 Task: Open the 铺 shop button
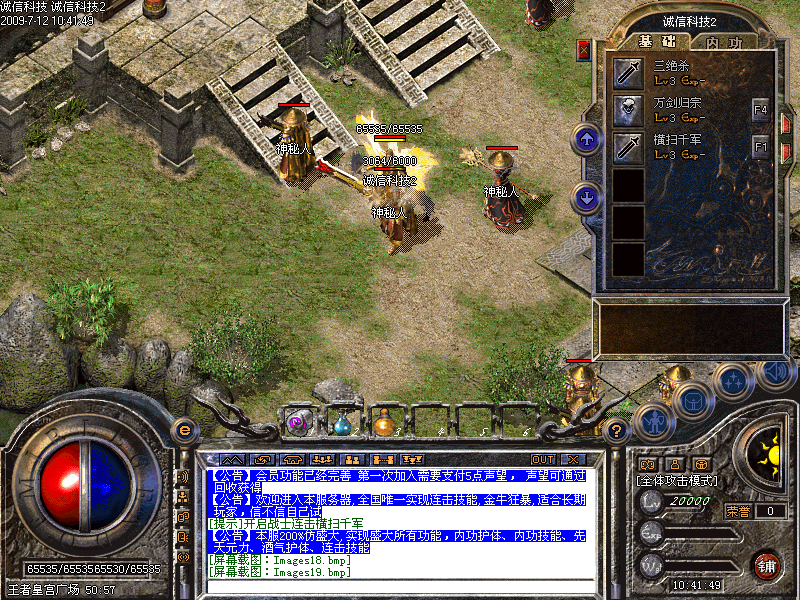(766, 565)
